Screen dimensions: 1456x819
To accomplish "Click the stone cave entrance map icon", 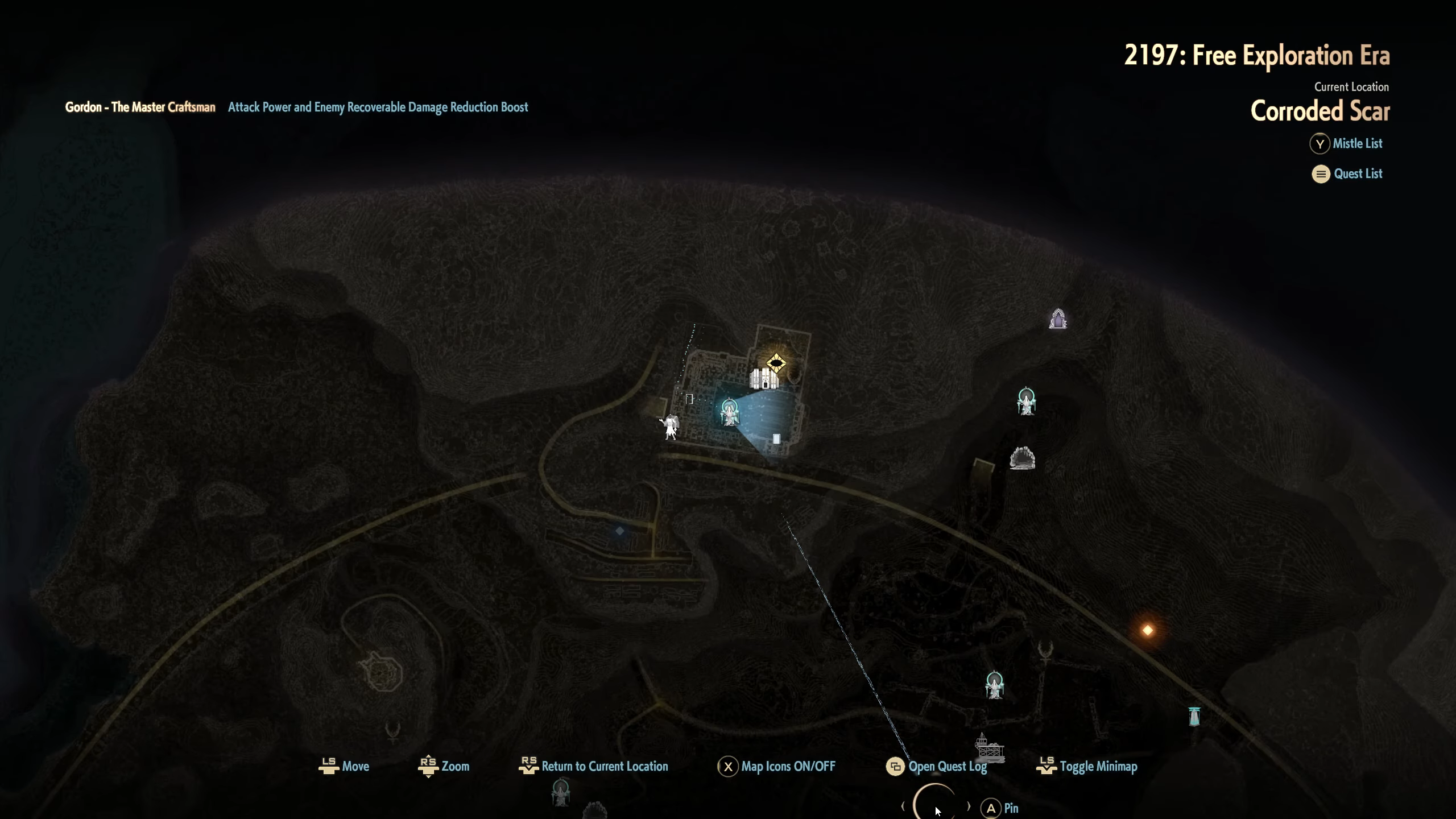I will point(1022,458).
